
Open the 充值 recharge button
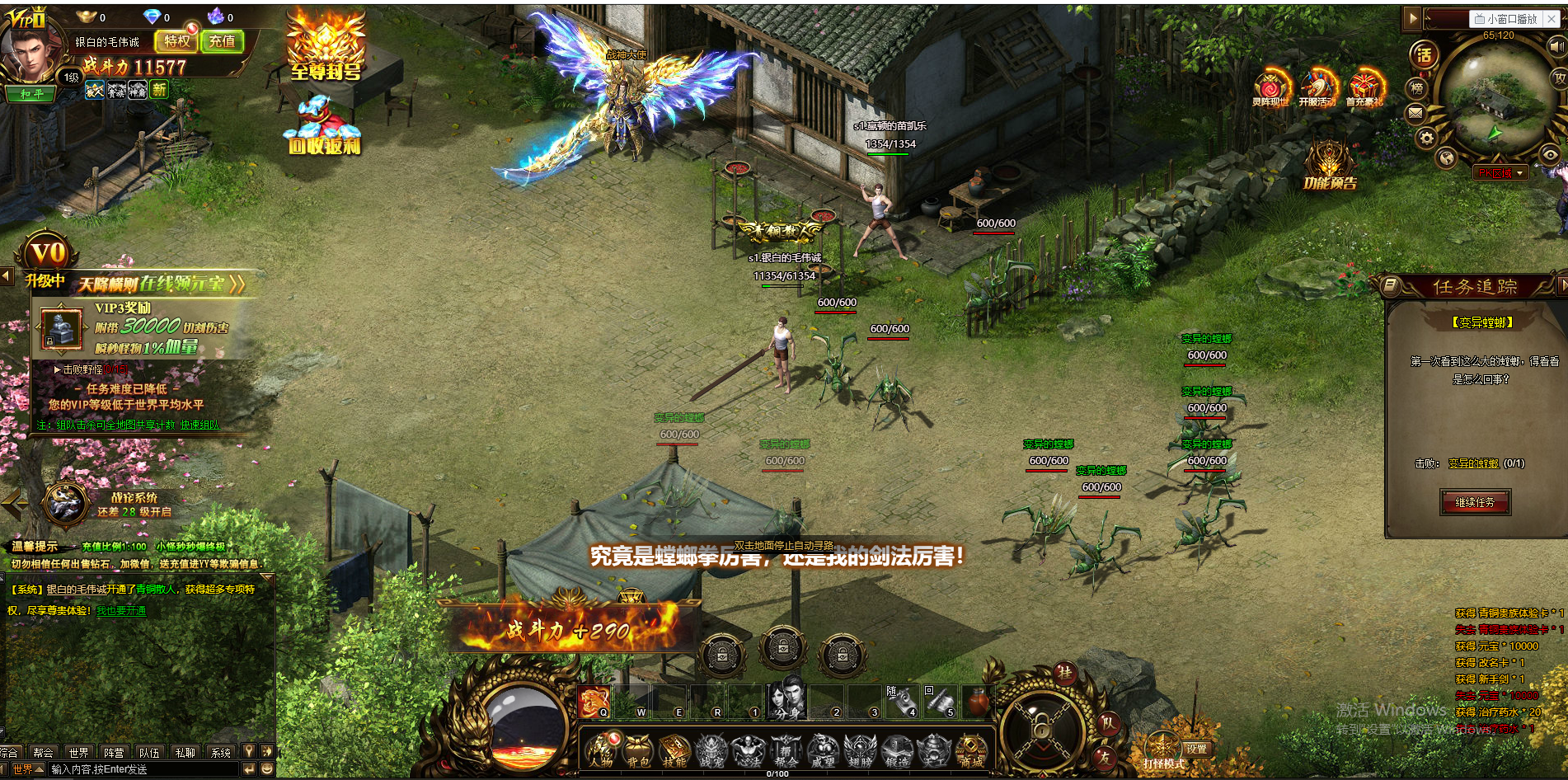222,41
